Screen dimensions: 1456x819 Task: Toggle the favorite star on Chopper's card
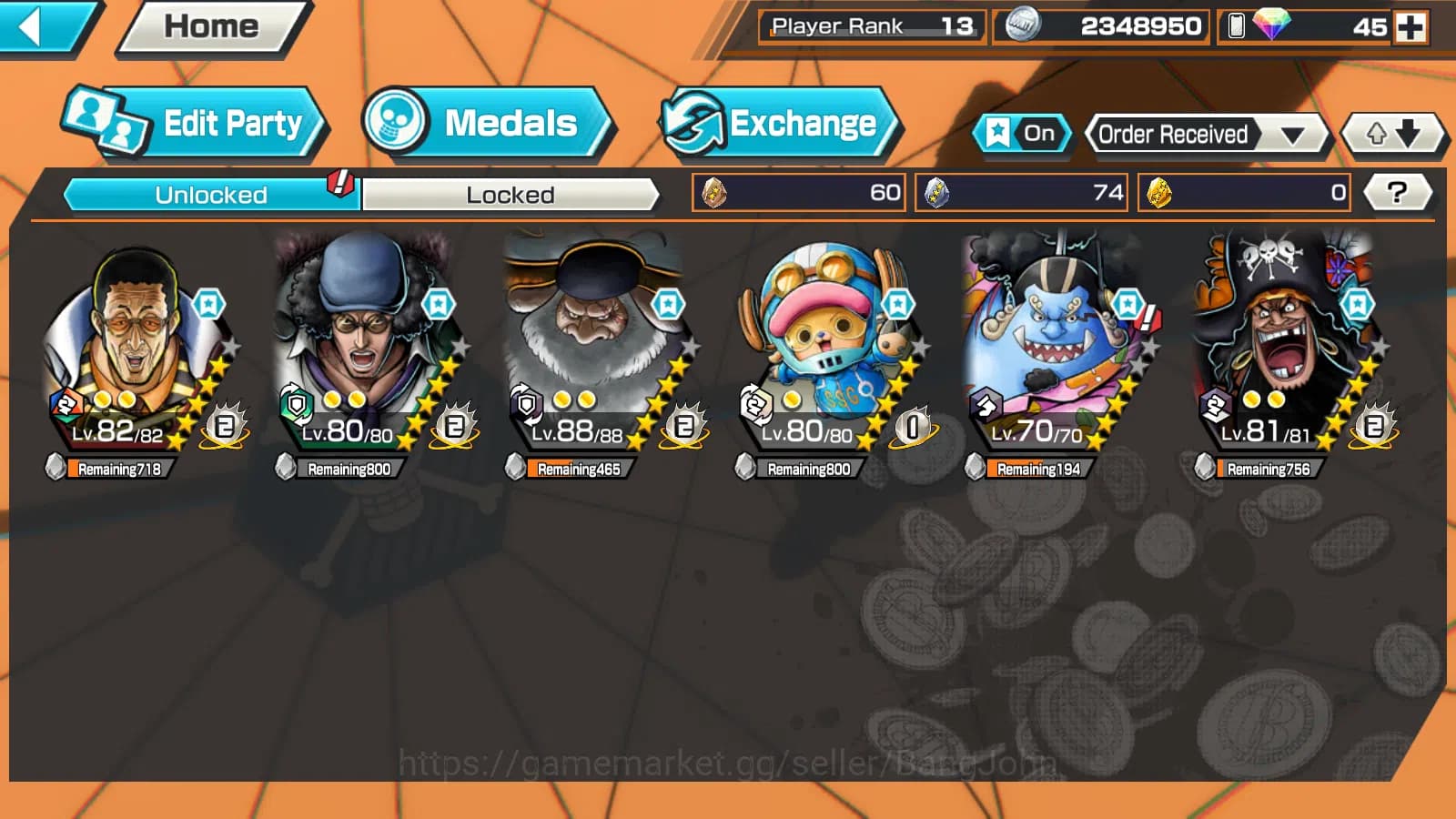898,305
